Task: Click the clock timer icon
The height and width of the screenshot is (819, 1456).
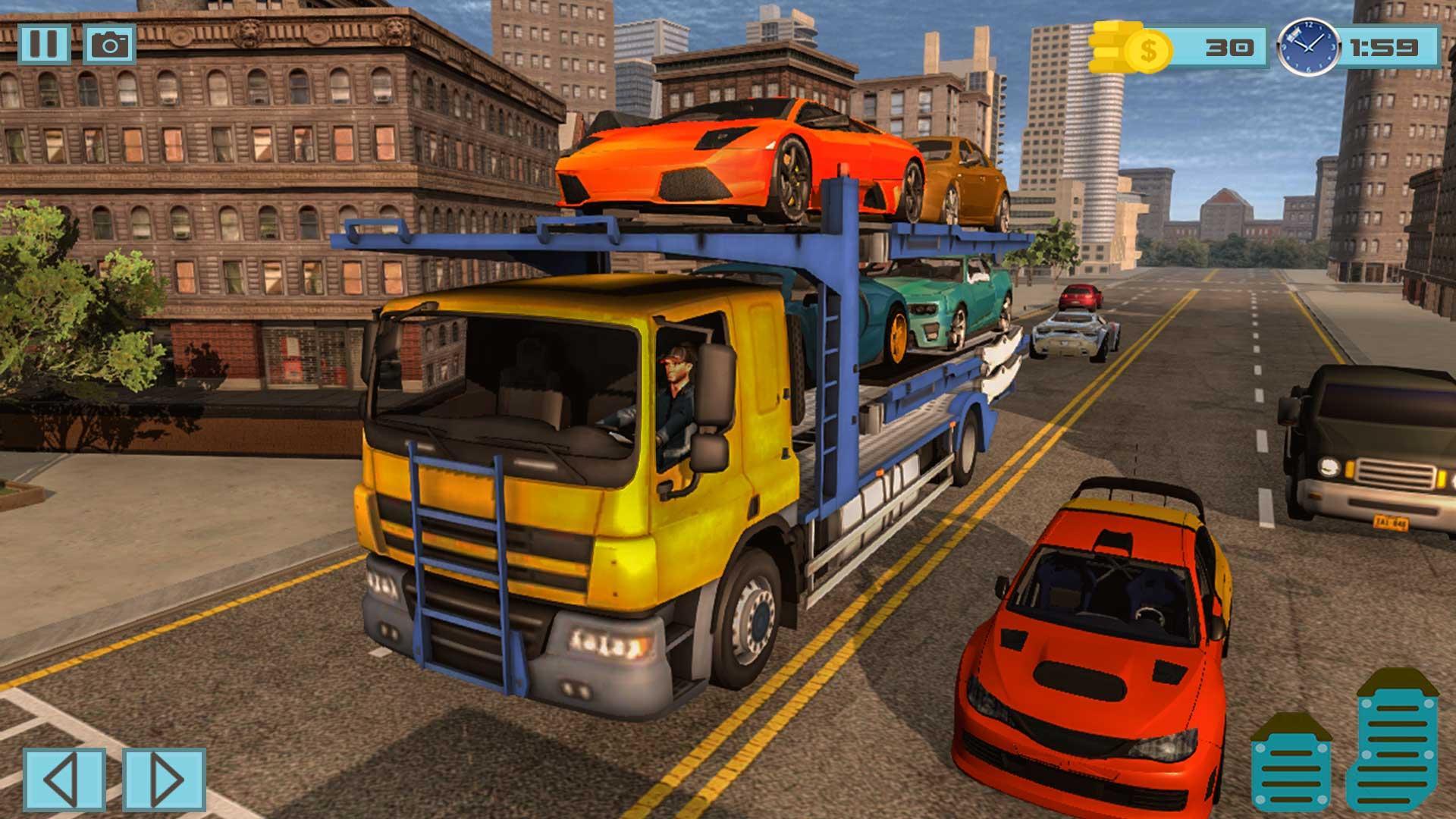Action: point(1310,47)
